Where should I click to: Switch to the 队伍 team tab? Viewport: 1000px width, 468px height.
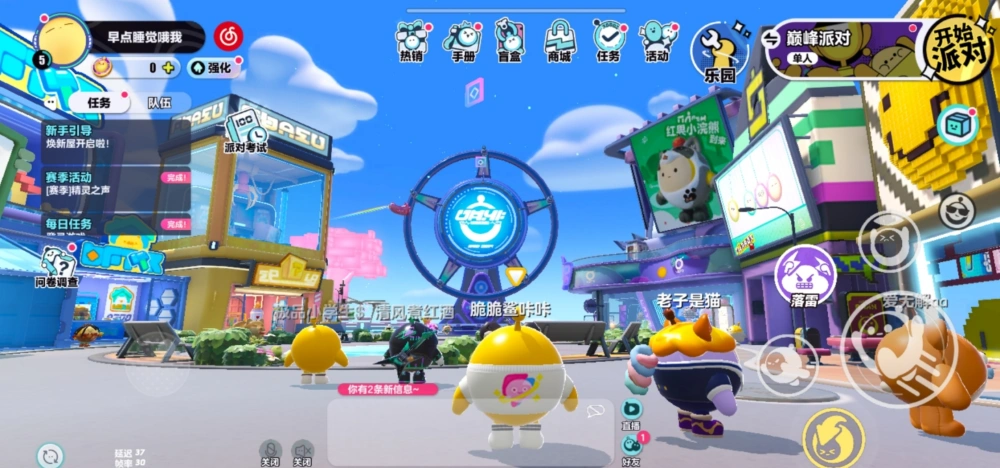pyautogui.click(x=159, y=102)
